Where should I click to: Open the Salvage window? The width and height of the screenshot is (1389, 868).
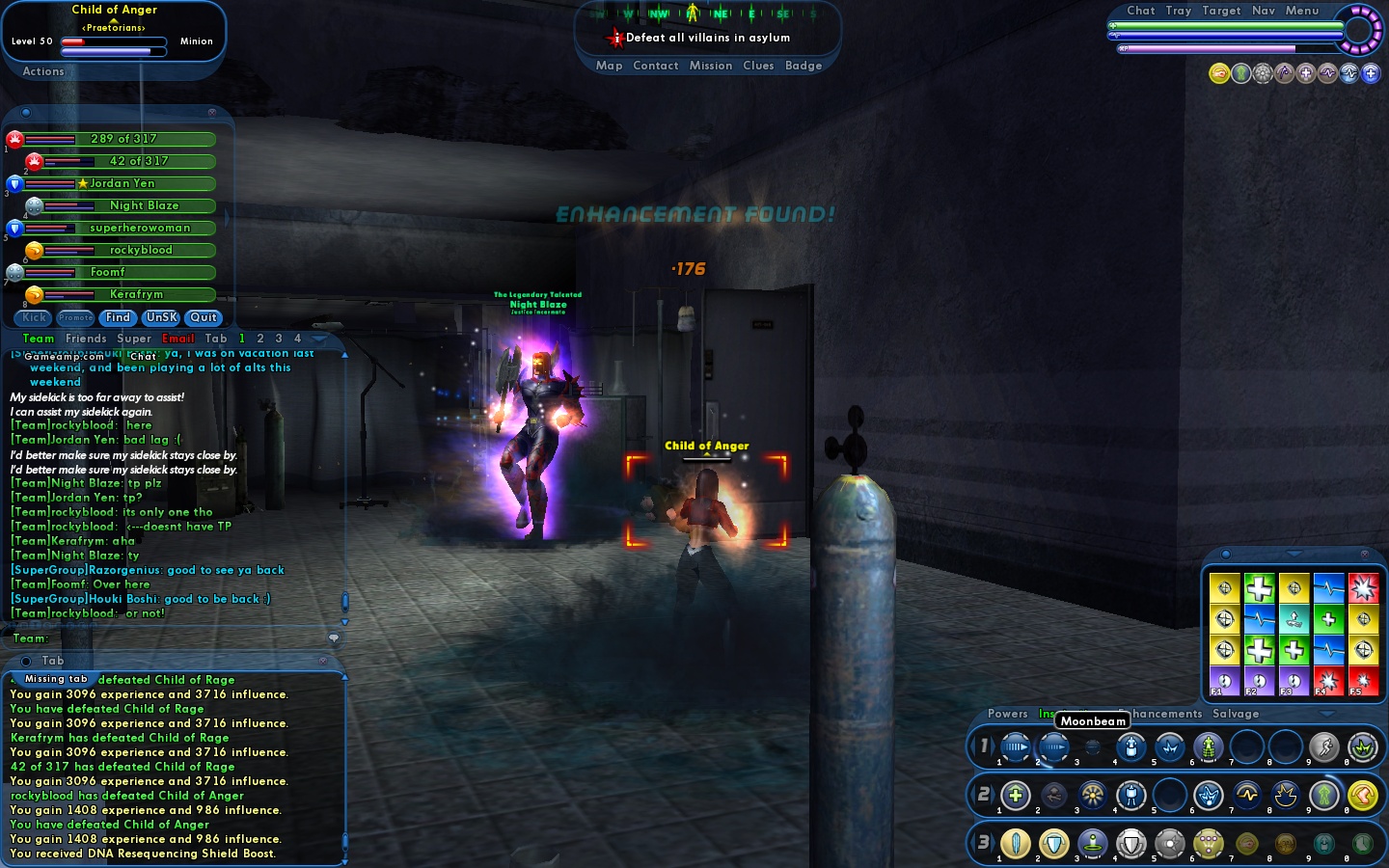1236,714
